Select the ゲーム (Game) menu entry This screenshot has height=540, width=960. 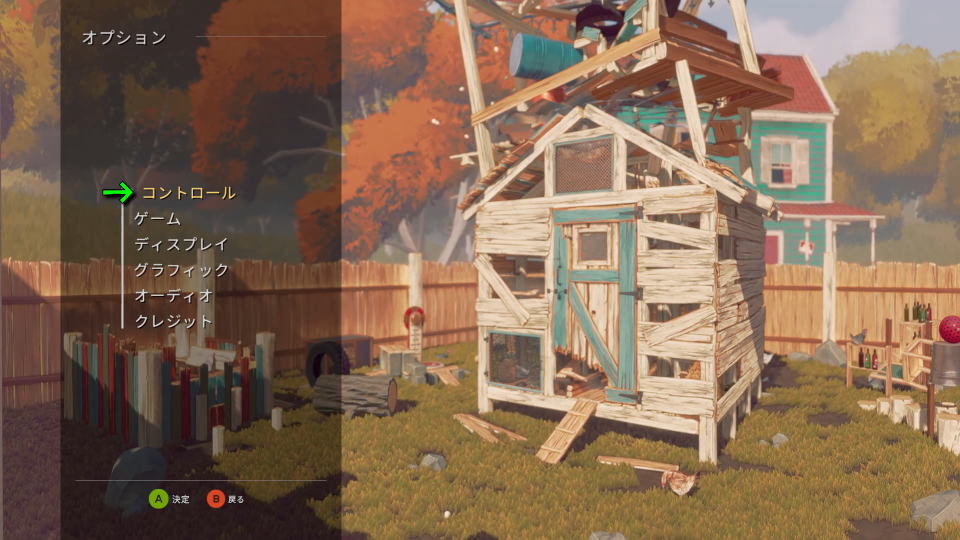158,218
